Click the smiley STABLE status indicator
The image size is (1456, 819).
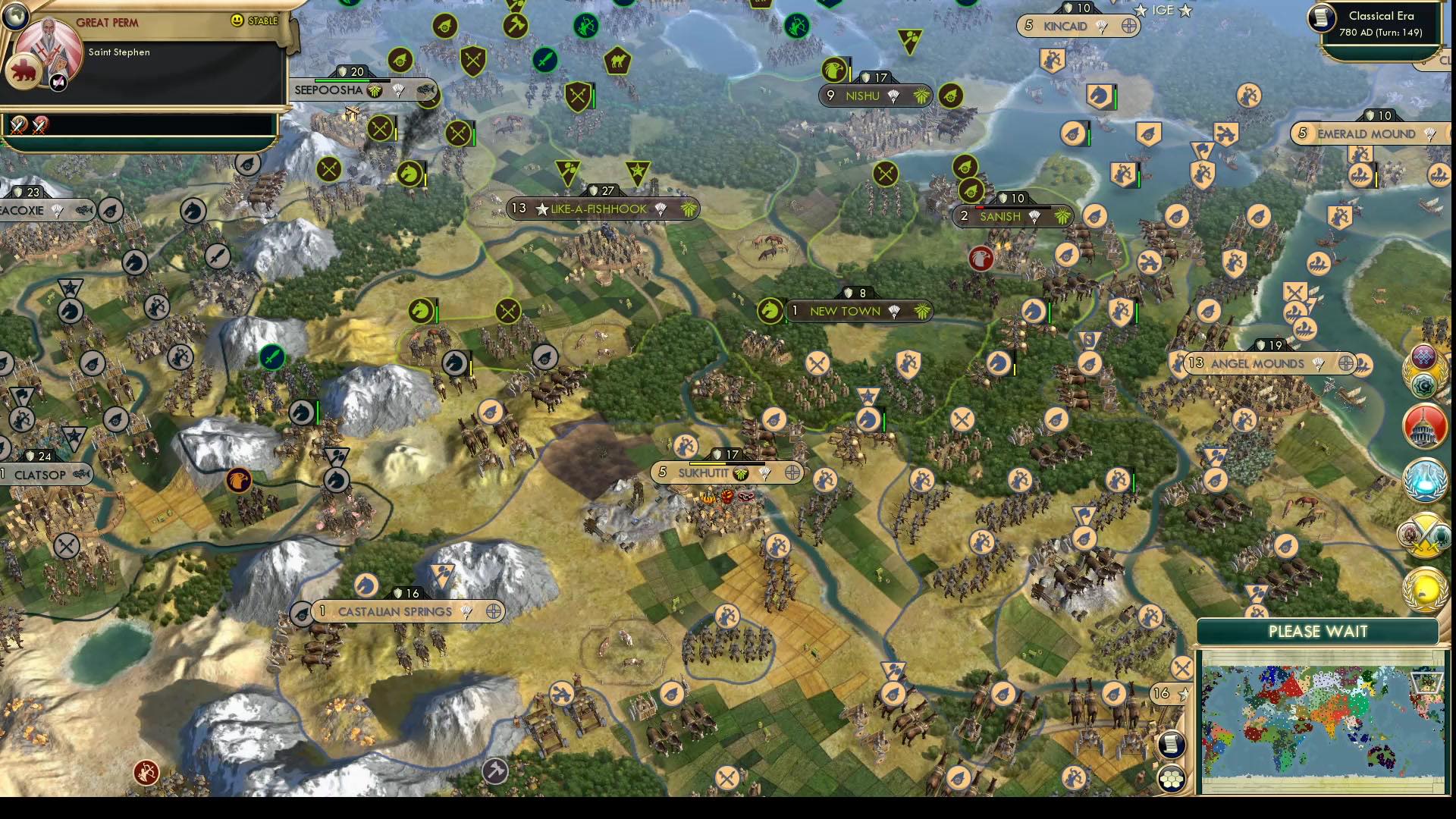click(239, 20)
